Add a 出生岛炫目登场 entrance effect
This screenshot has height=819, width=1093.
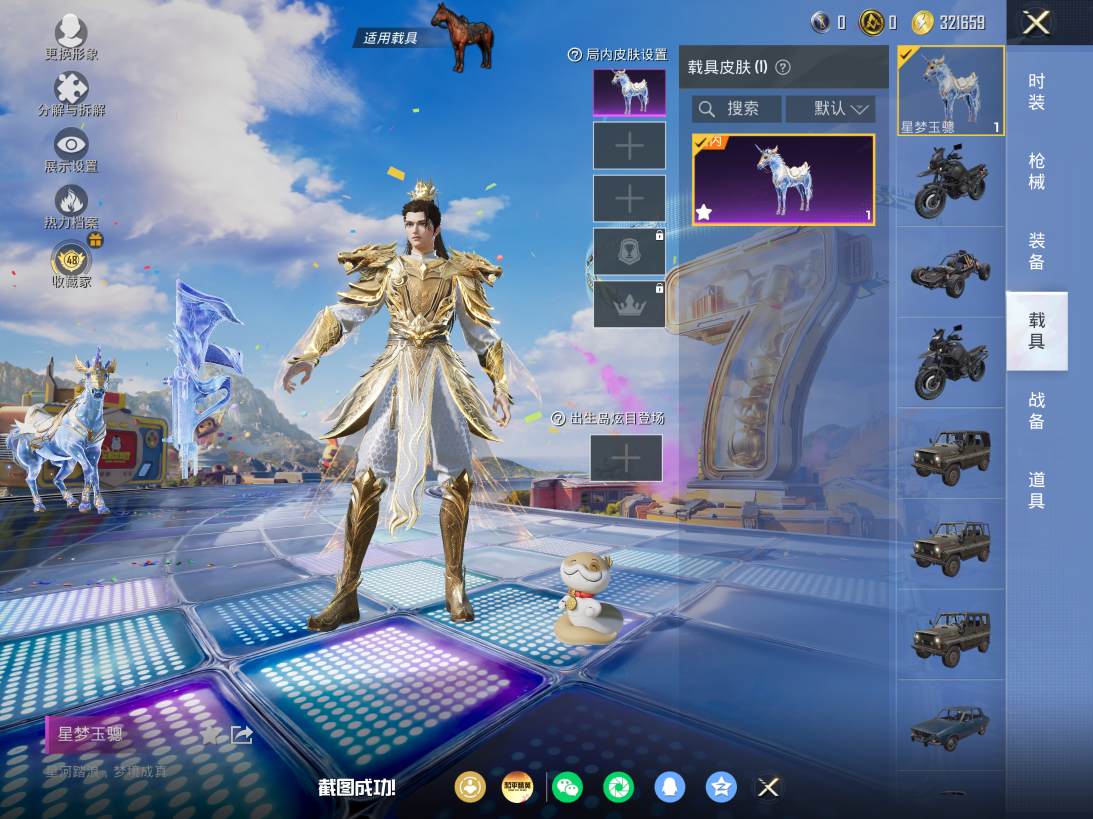tap(626, 458)
